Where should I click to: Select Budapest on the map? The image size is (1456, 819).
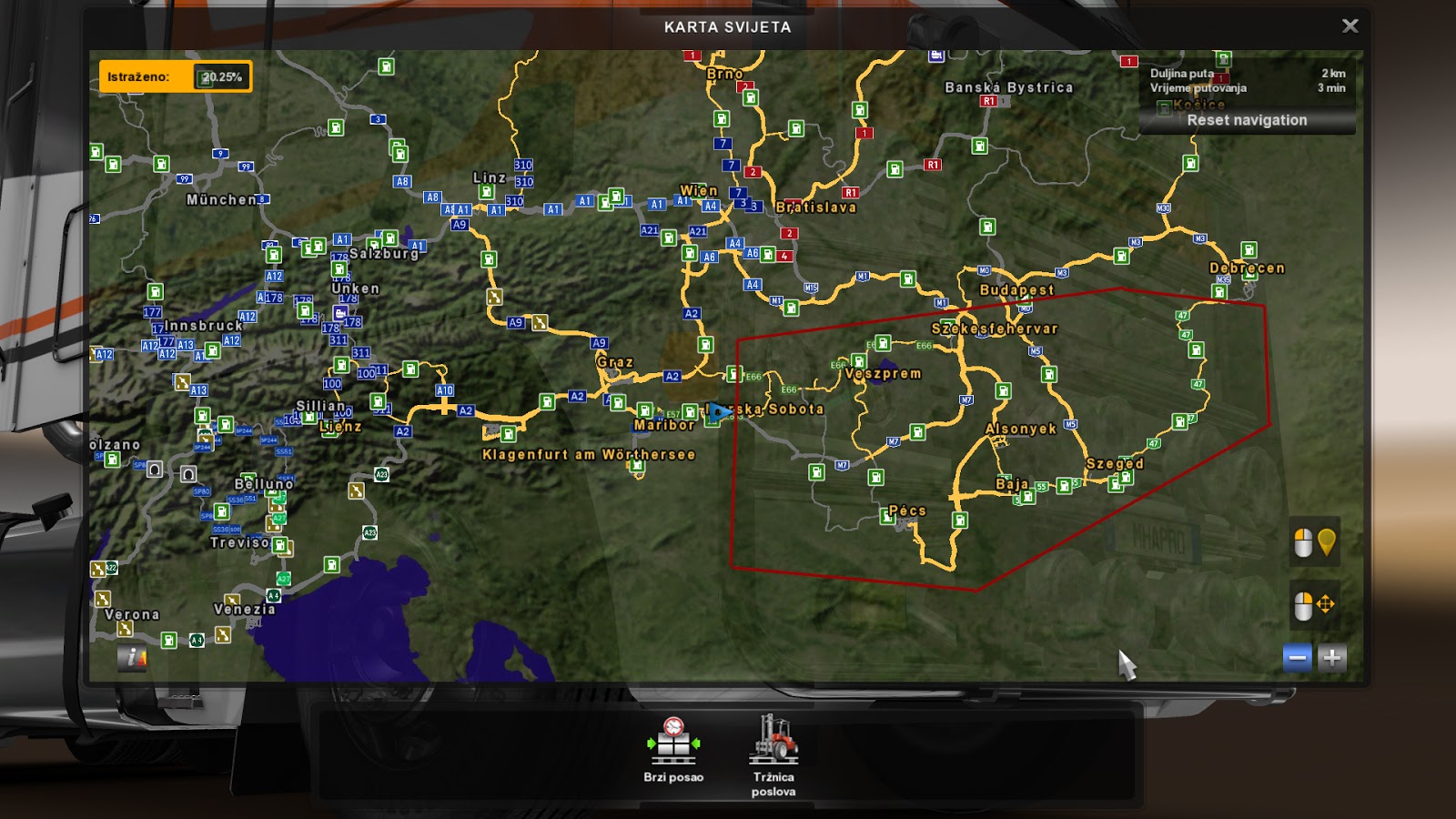pyautogui.click(x=1016, y=288)
